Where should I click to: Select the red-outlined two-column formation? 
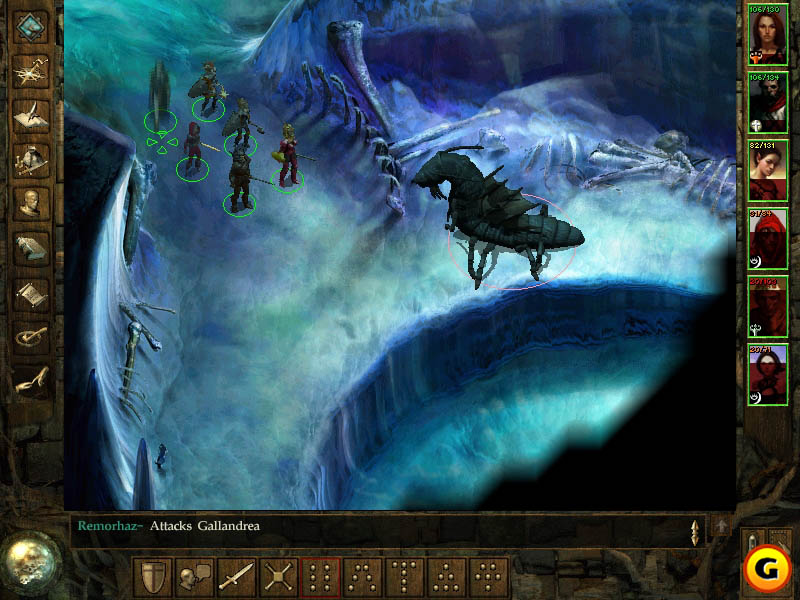320,577
